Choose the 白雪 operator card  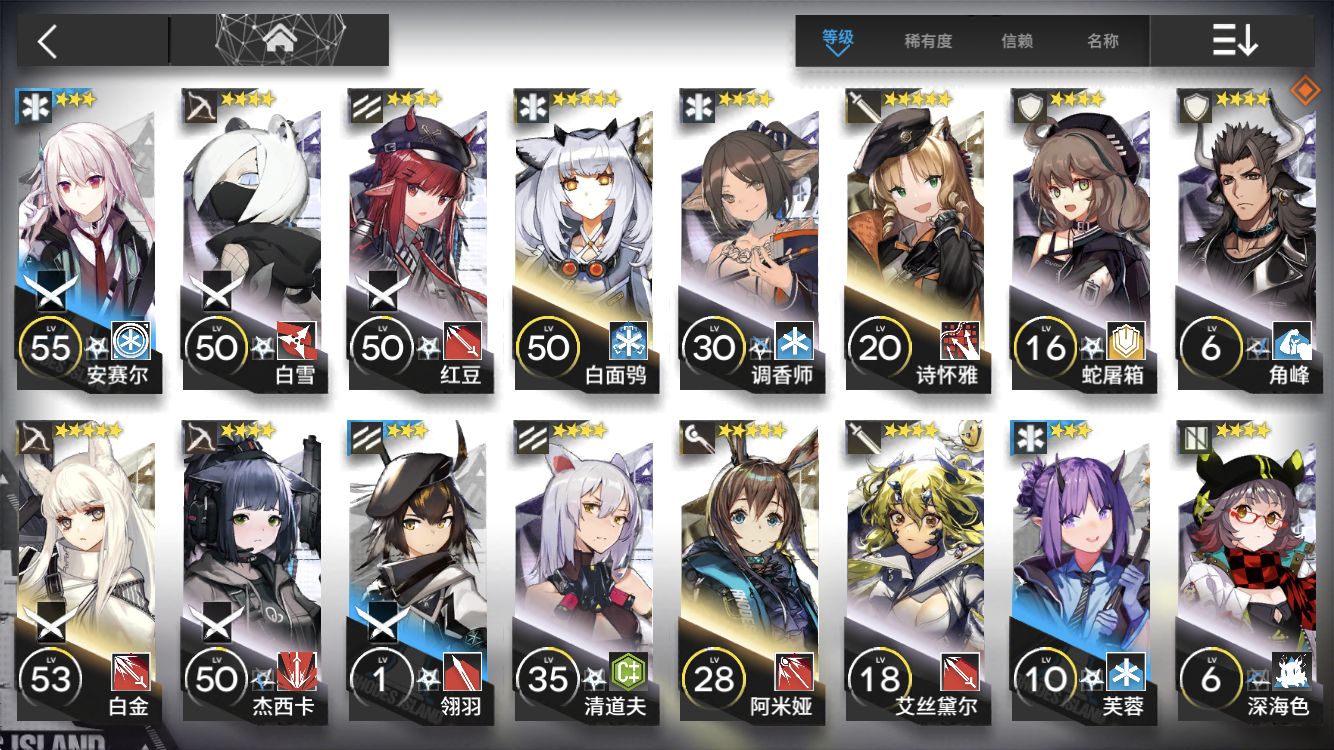(252, 240)
